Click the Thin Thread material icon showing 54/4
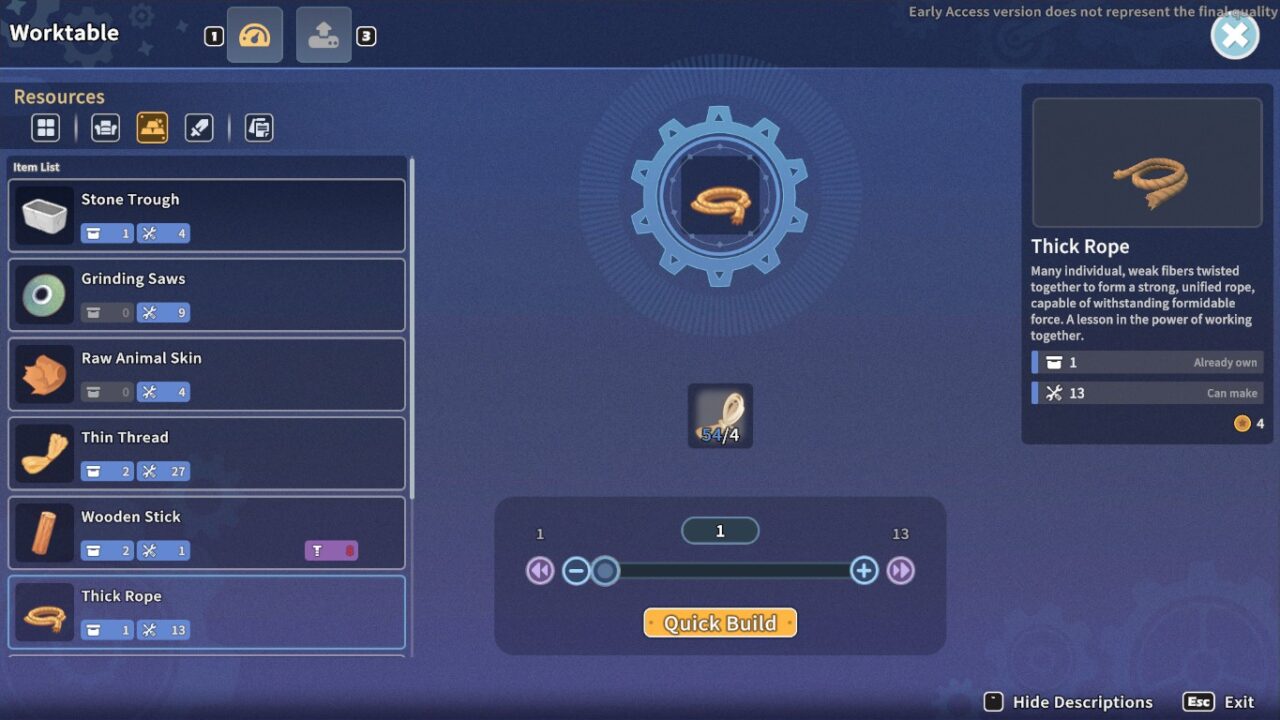Viewport: 1280px width, 720px height. [719, 414]
